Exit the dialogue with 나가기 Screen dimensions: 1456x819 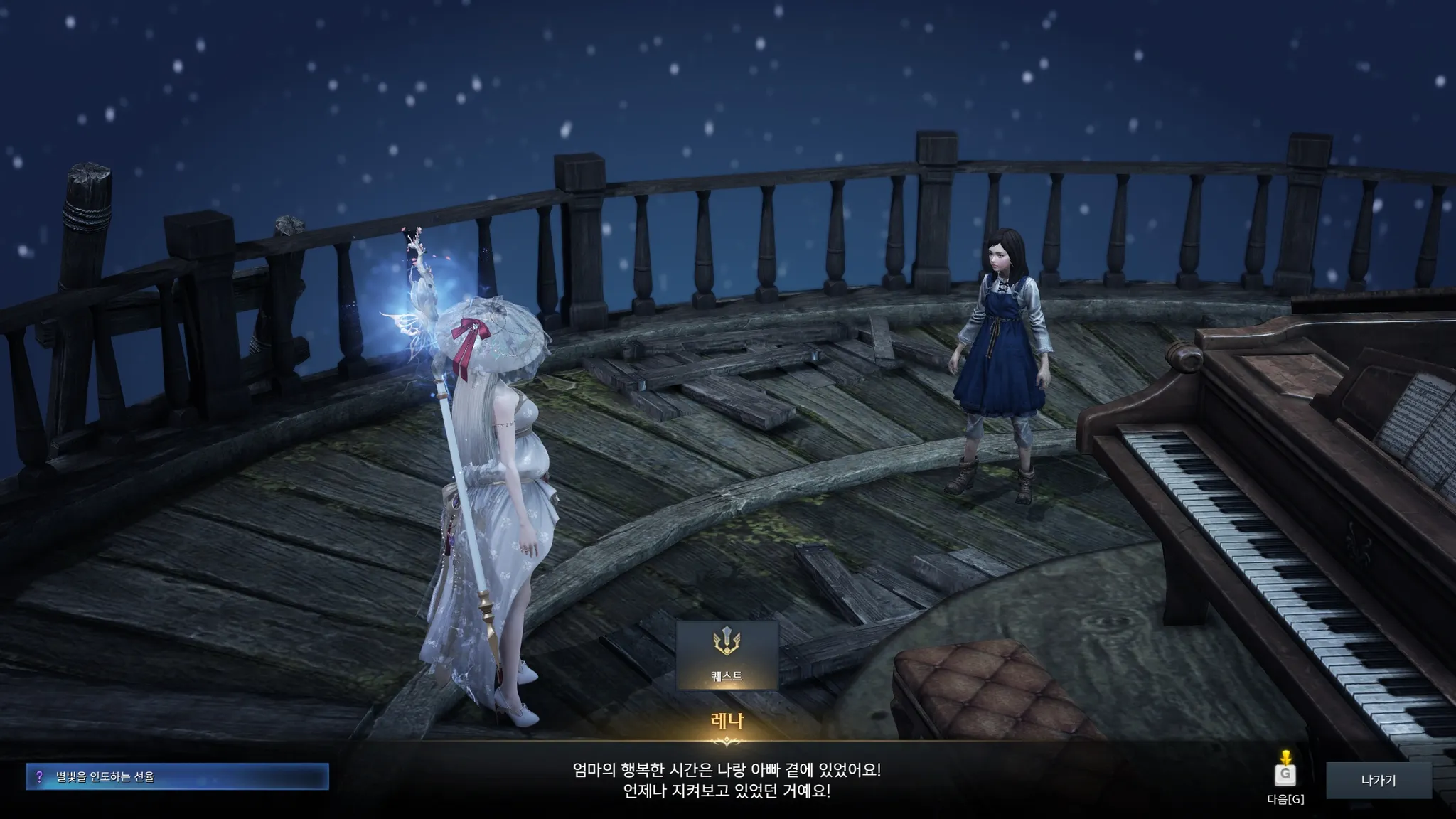(x=1378, y=781)
